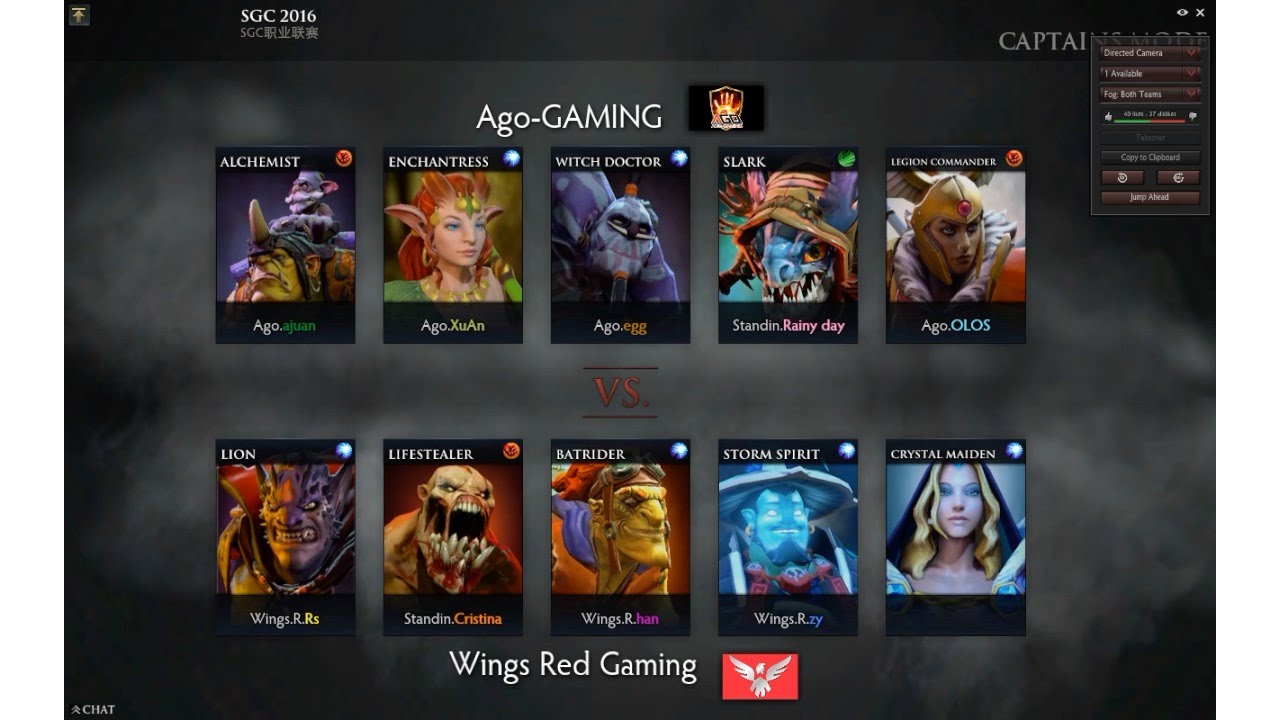Toggle the eye visibility icon
1280x720 pixels.
(x=1182, y=13)
